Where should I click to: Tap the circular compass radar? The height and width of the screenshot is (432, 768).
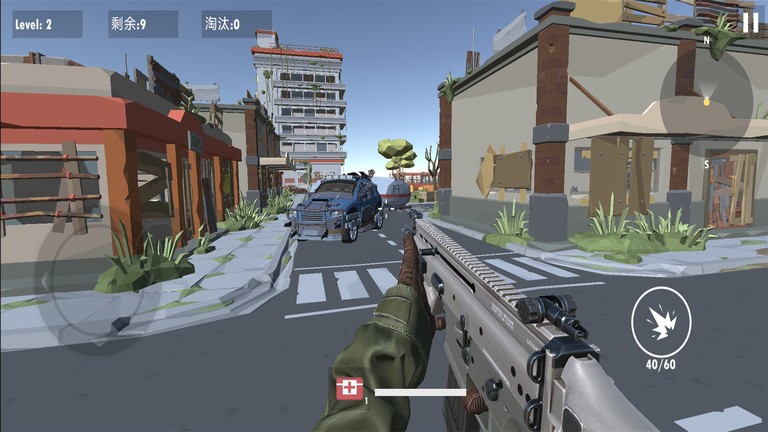[706, 100]
